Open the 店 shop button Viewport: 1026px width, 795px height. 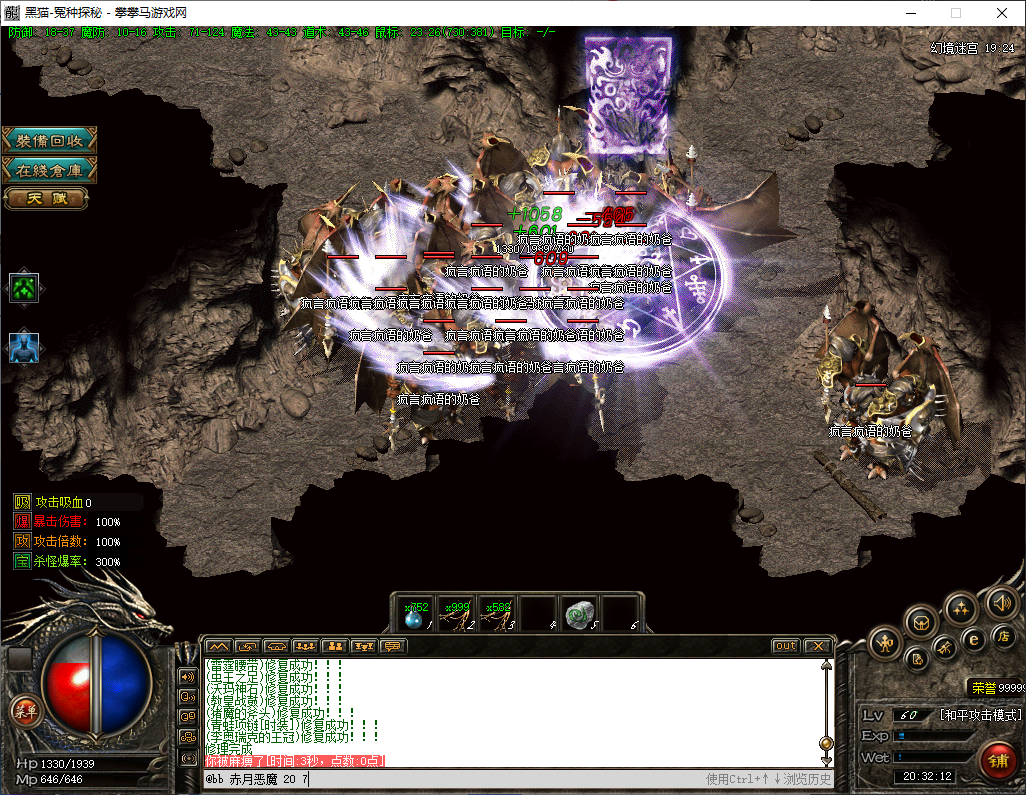(x=1002, y=635)
